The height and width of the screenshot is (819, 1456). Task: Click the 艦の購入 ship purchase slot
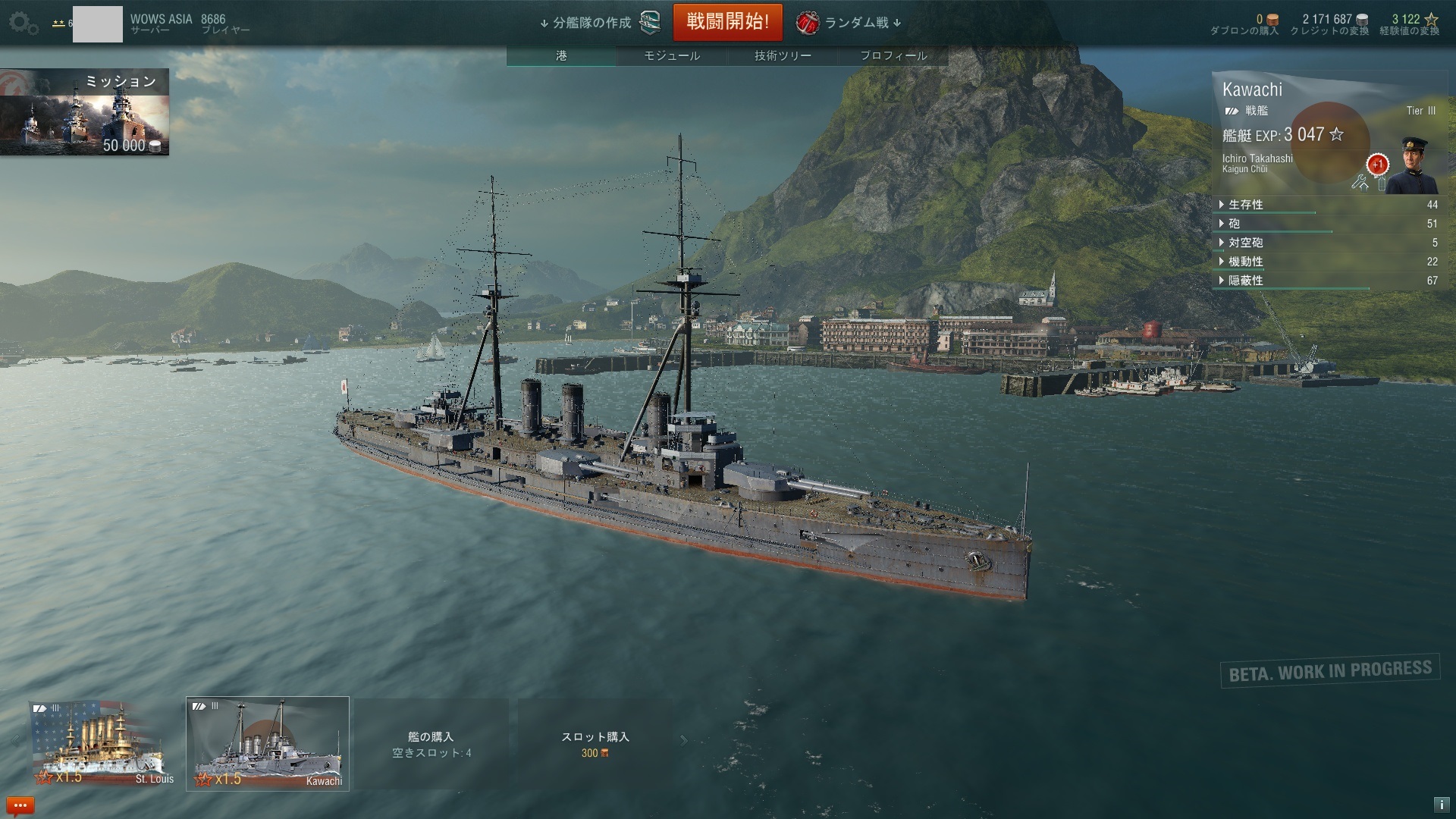(x=431, y=744)
